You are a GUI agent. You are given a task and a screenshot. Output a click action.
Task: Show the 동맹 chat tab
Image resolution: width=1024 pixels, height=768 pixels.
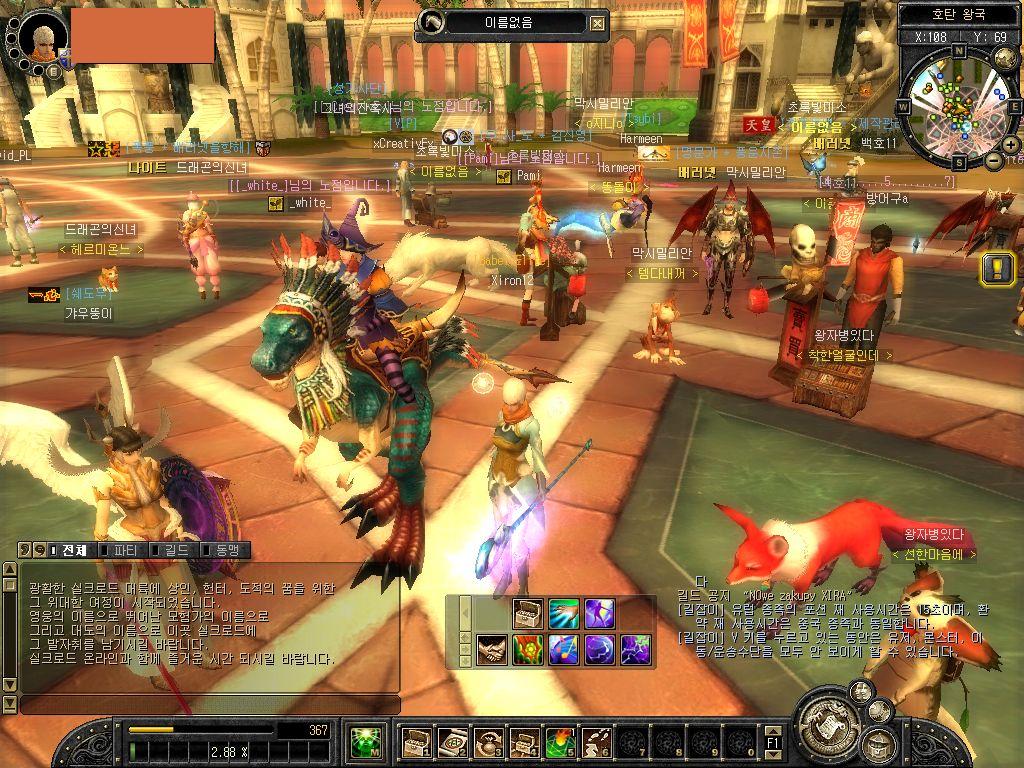[223, 550]
